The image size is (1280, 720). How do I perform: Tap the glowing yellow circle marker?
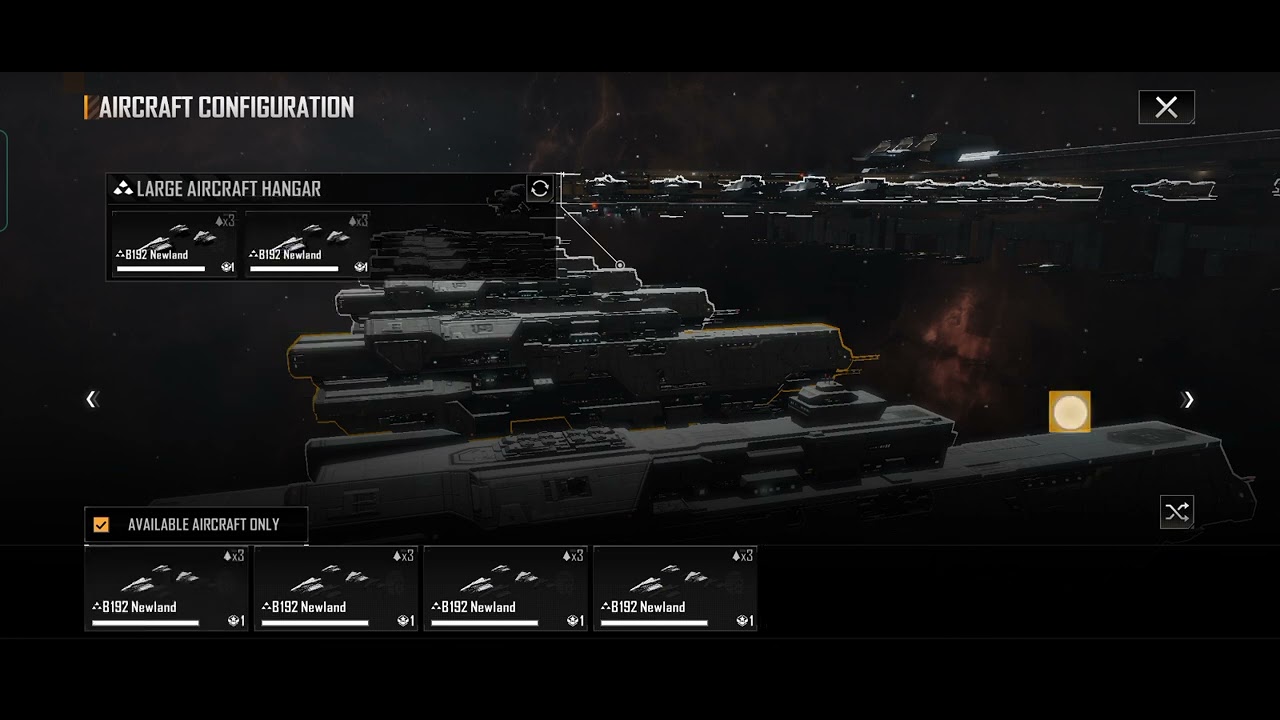[1069, 412]
